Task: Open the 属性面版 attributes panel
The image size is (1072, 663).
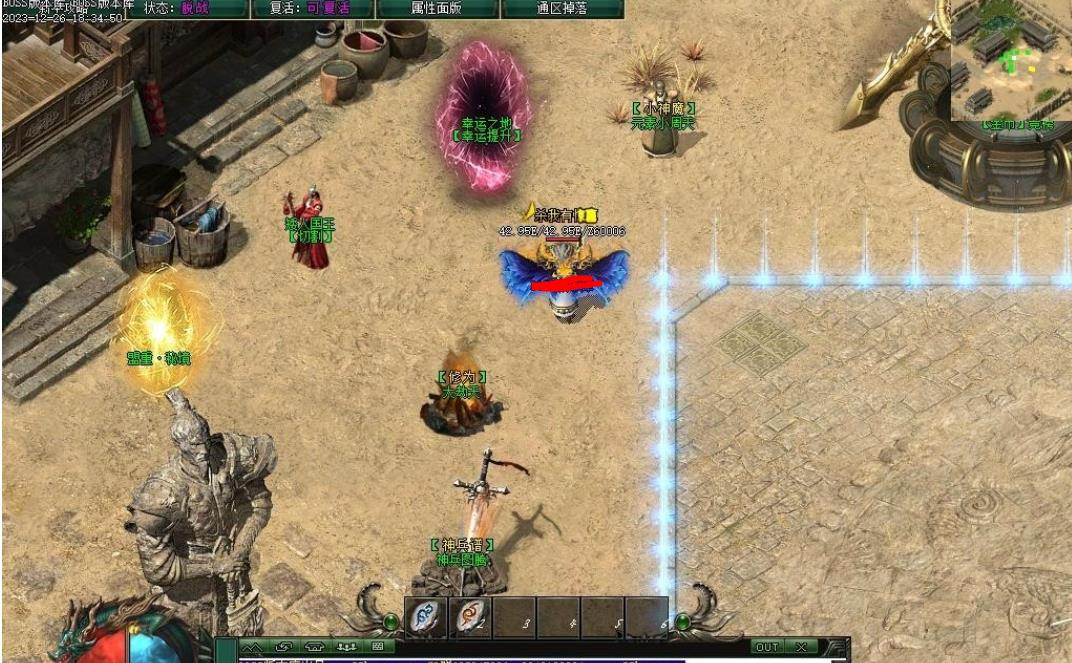Action: pyautogui.click(x=438, y=8)
